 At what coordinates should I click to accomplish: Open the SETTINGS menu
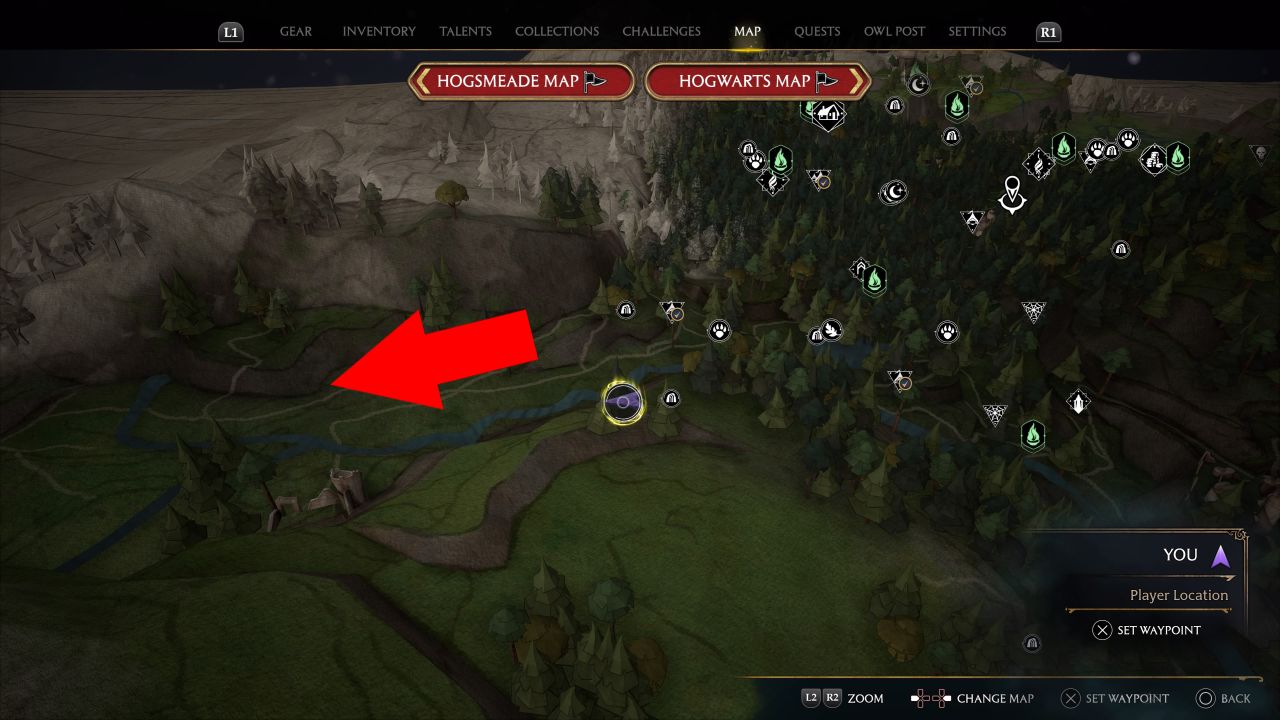coord(977,31)
